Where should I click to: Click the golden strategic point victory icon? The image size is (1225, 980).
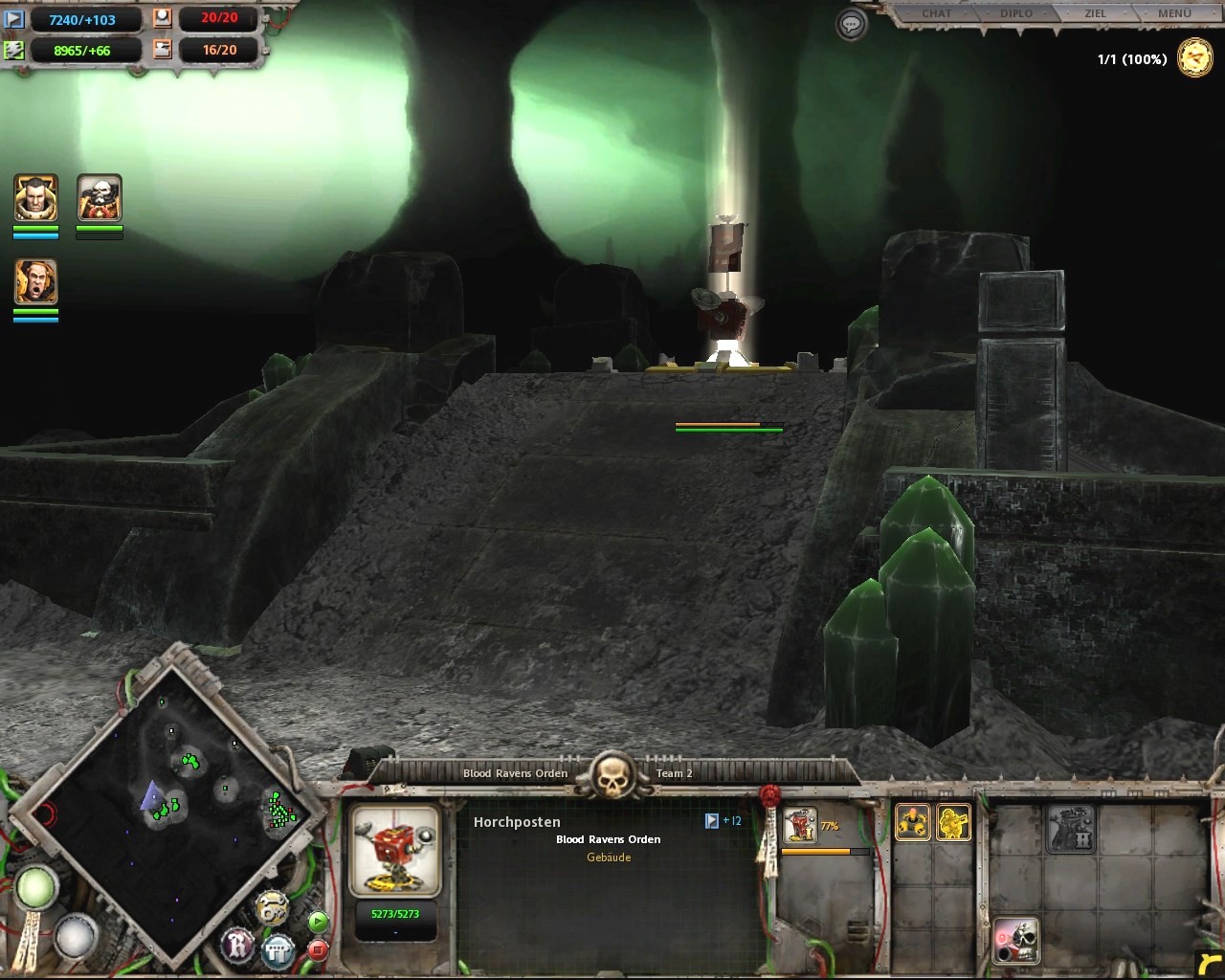[x=1194, y=58]
